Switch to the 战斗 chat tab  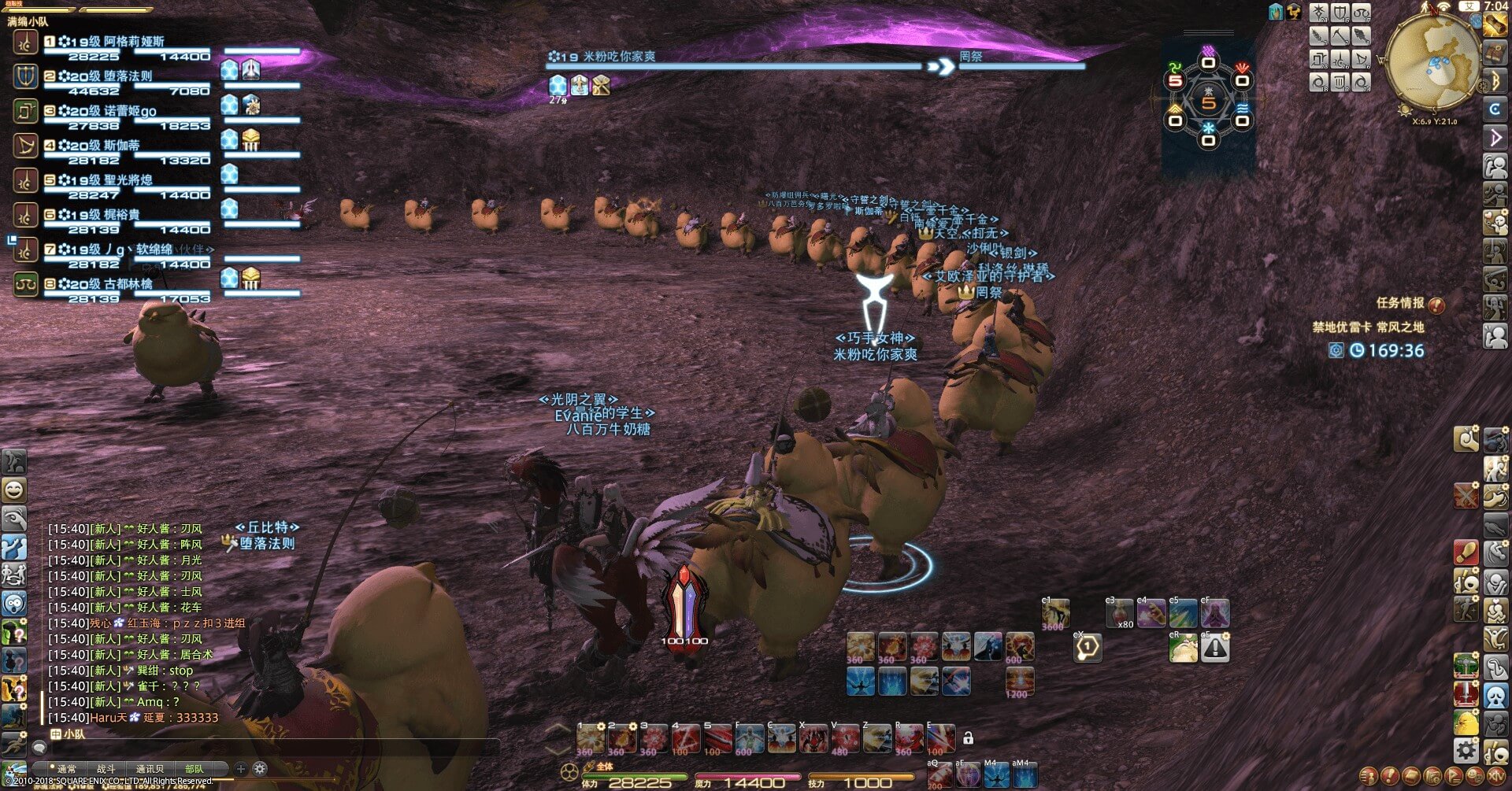click(x=106, y=769)
